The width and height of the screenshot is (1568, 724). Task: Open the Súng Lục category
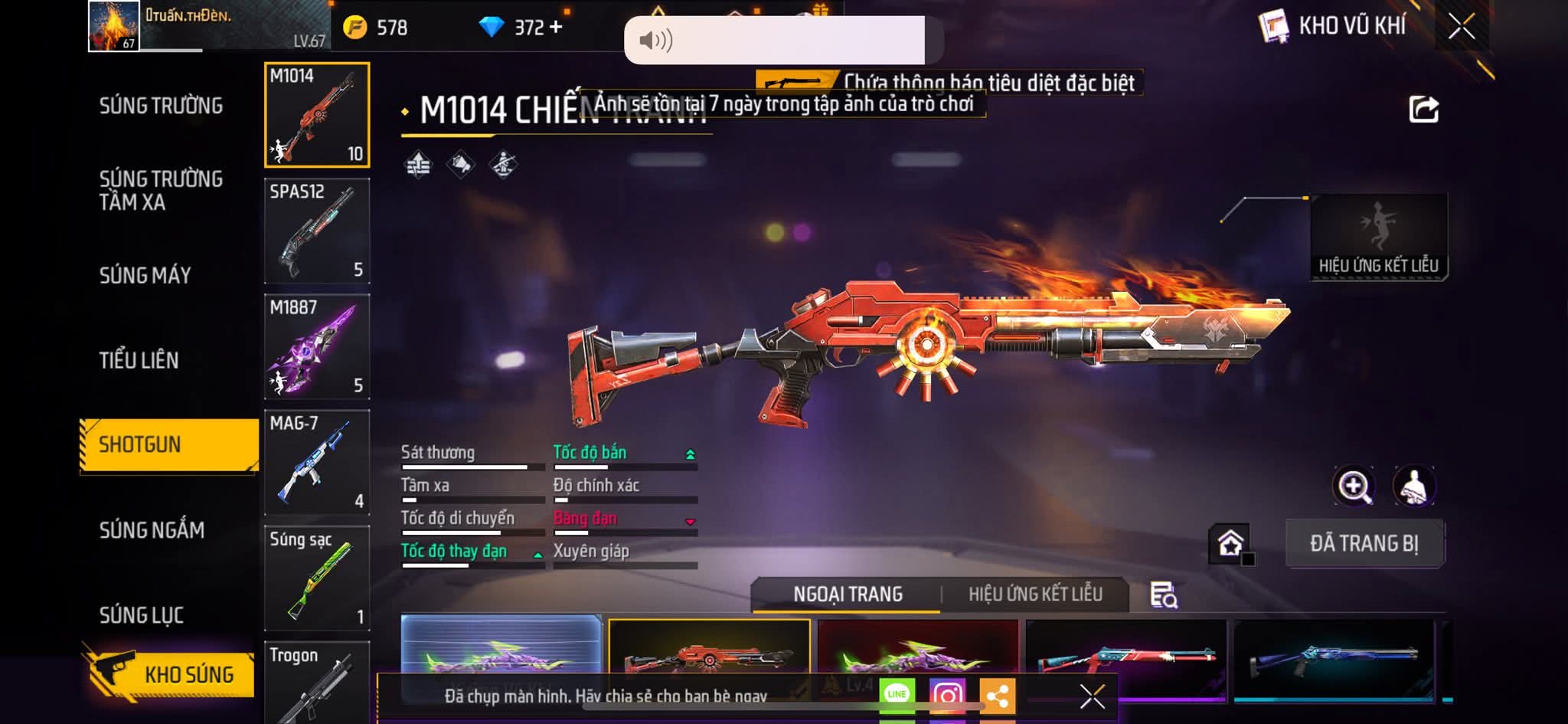coord(141,614)
